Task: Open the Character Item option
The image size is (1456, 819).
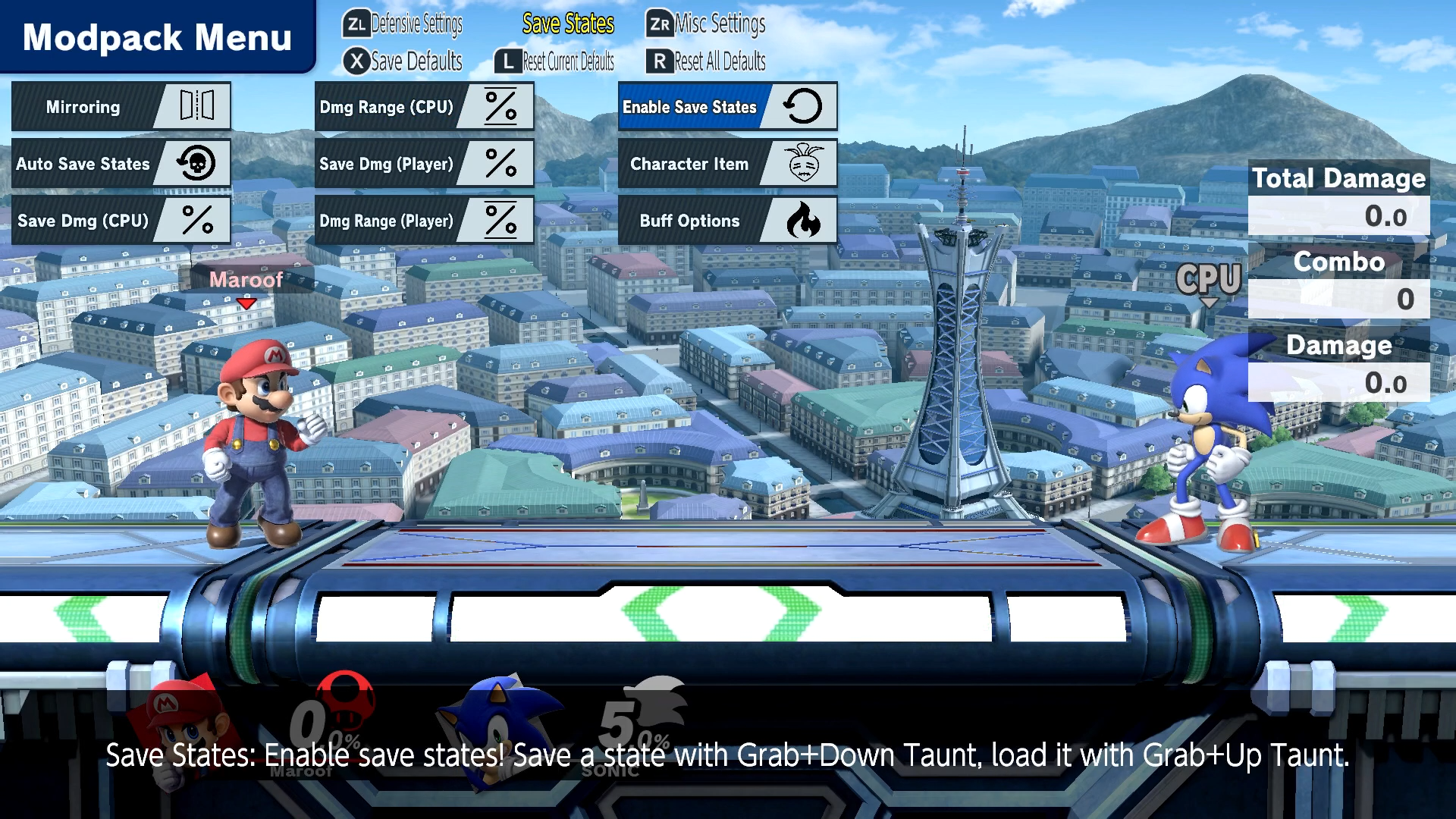Action: [x=727, y=164]
